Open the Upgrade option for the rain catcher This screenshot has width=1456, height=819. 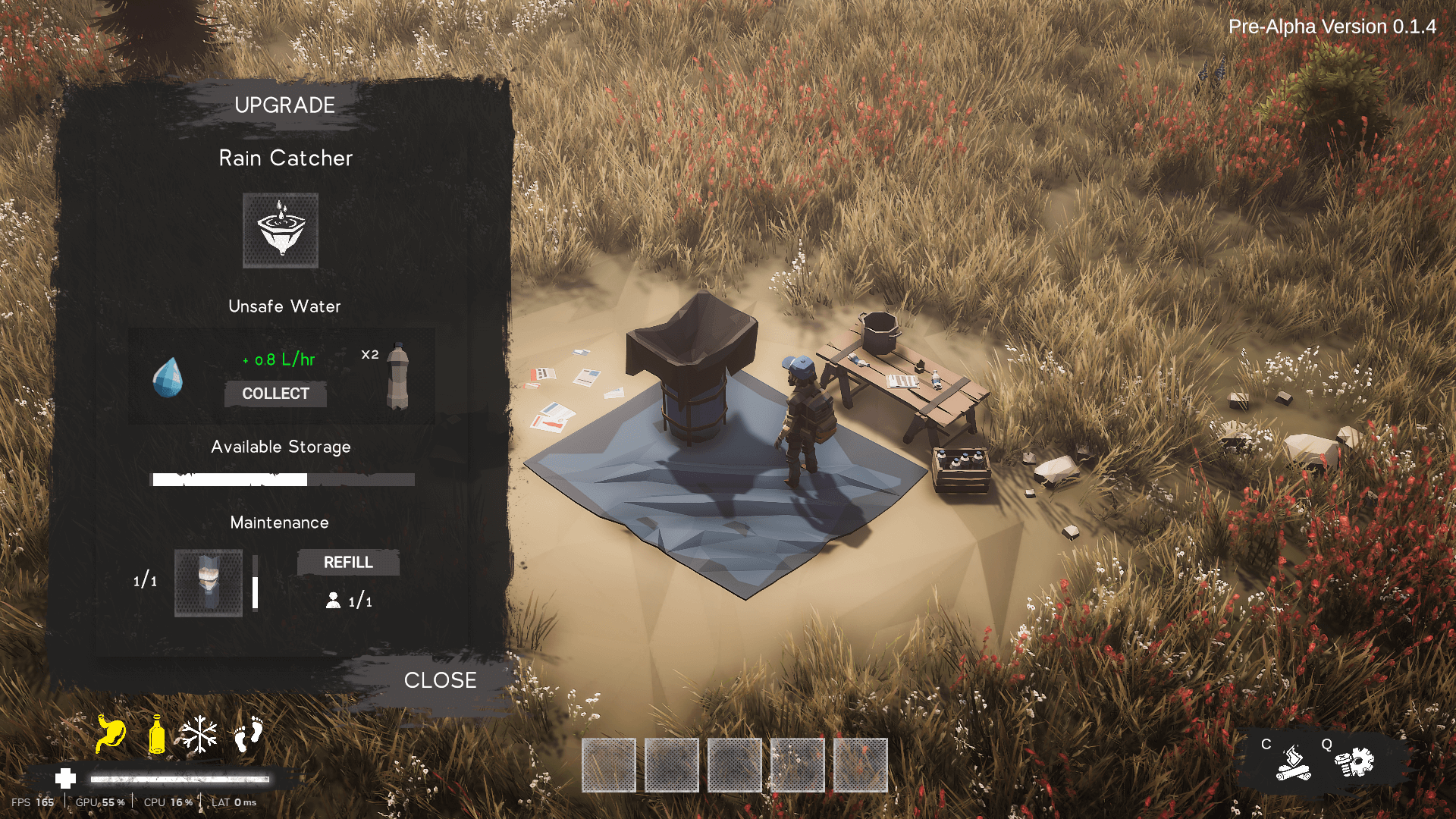(284, 105)
